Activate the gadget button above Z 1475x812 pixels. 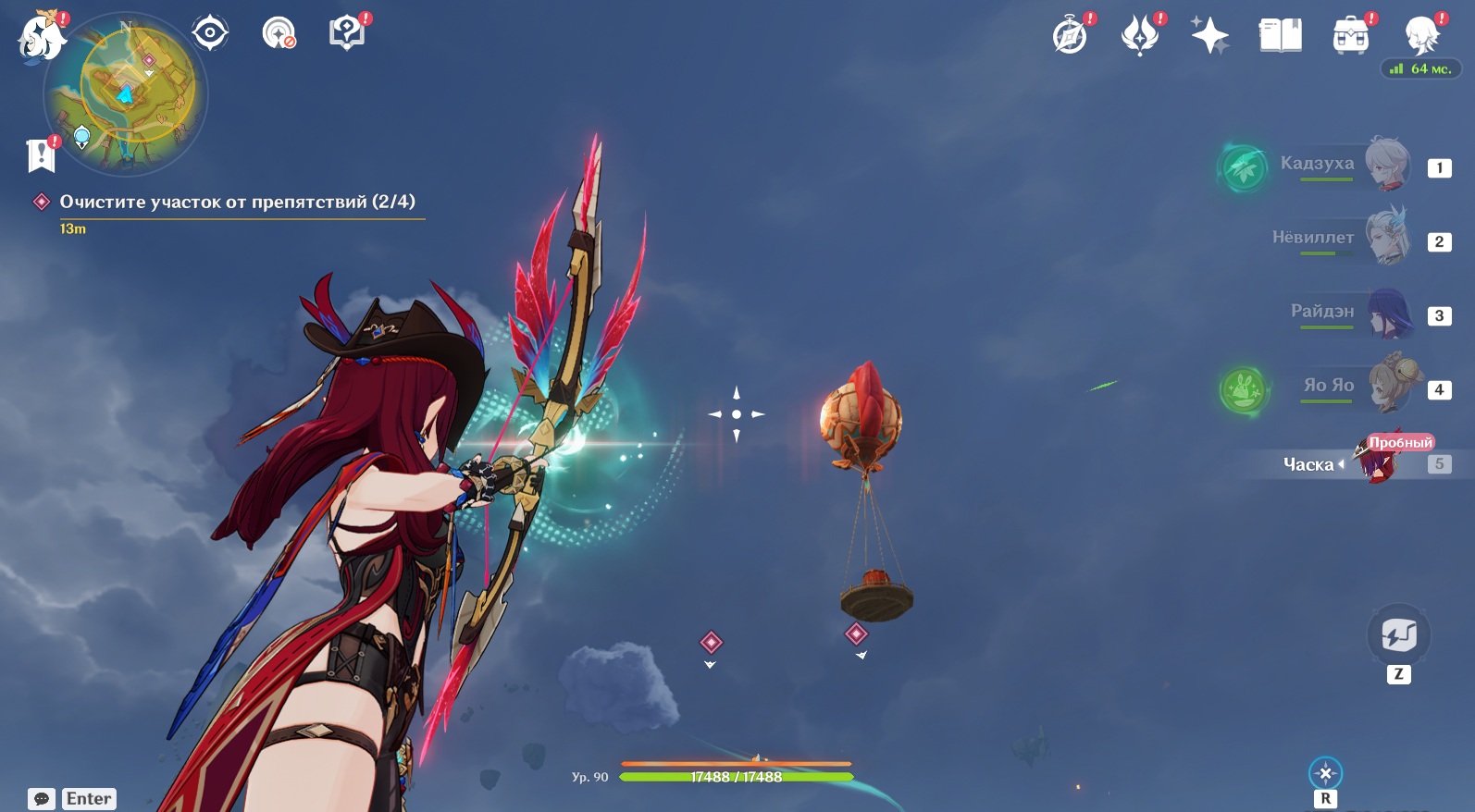point(1398,635)
